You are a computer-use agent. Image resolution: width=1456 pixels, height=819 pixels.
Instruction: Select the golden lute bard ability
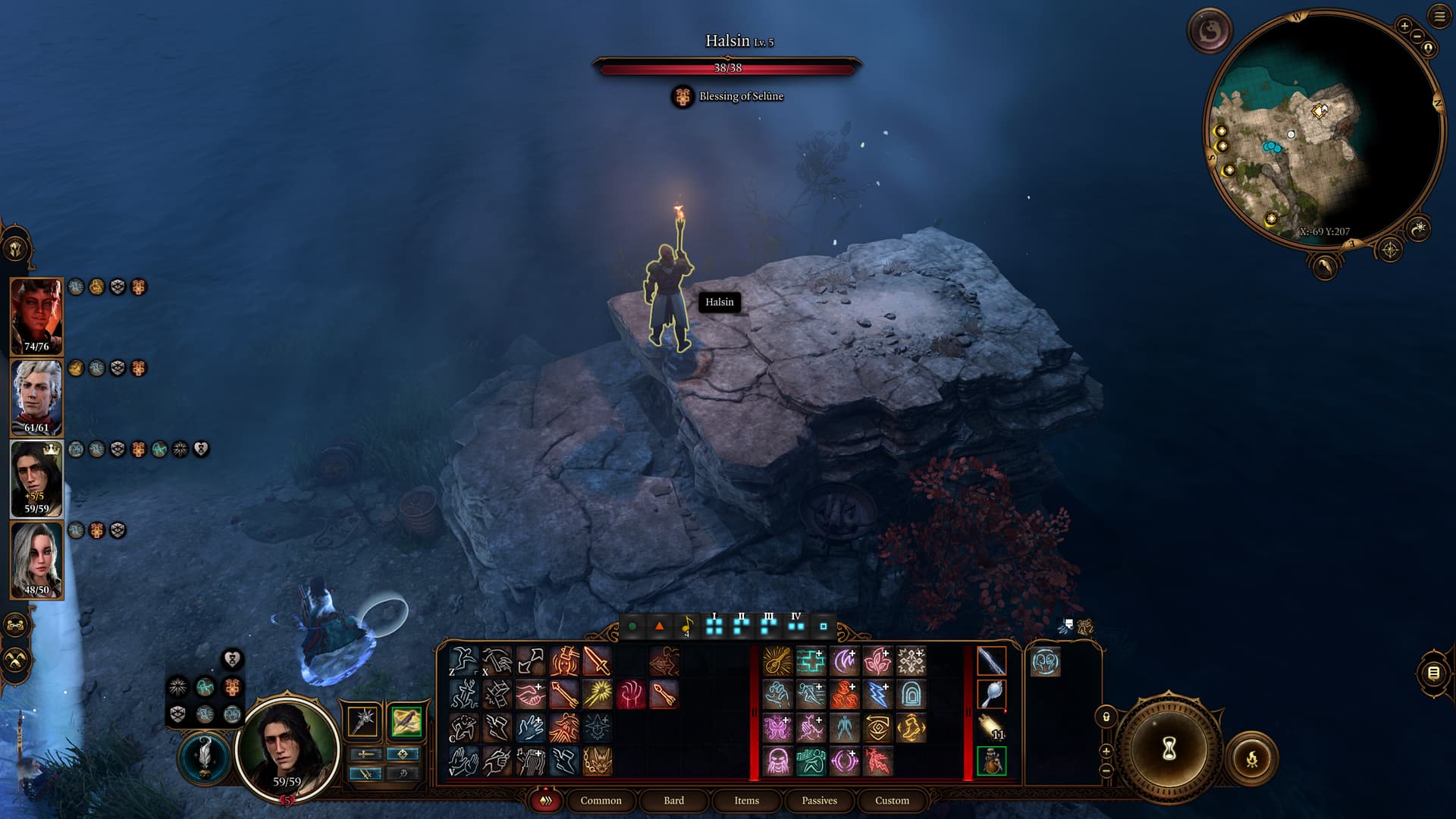pyautogui.click(x=777, y=661)
